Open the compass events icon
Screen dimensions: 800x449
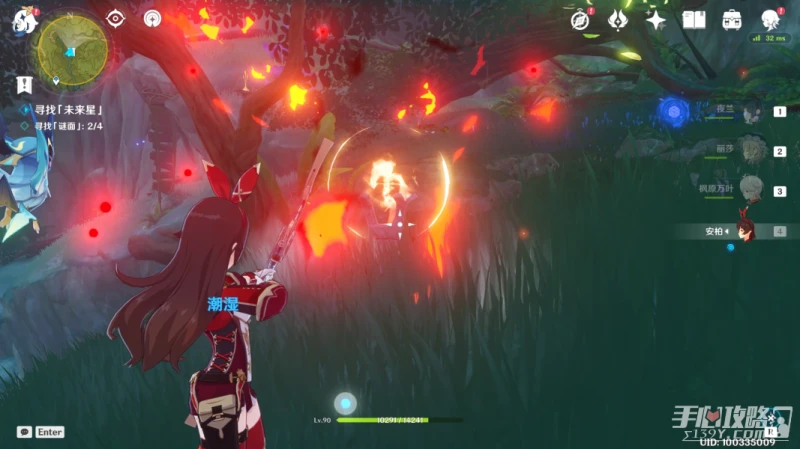[581, 19]
